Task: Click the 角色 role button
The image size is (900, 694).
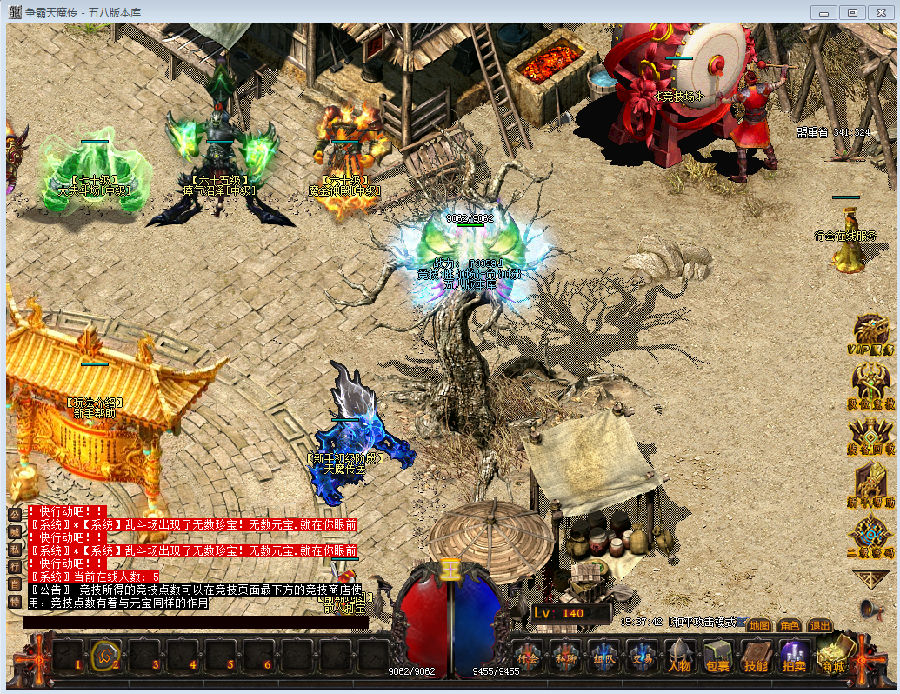Action: (790, 625)
